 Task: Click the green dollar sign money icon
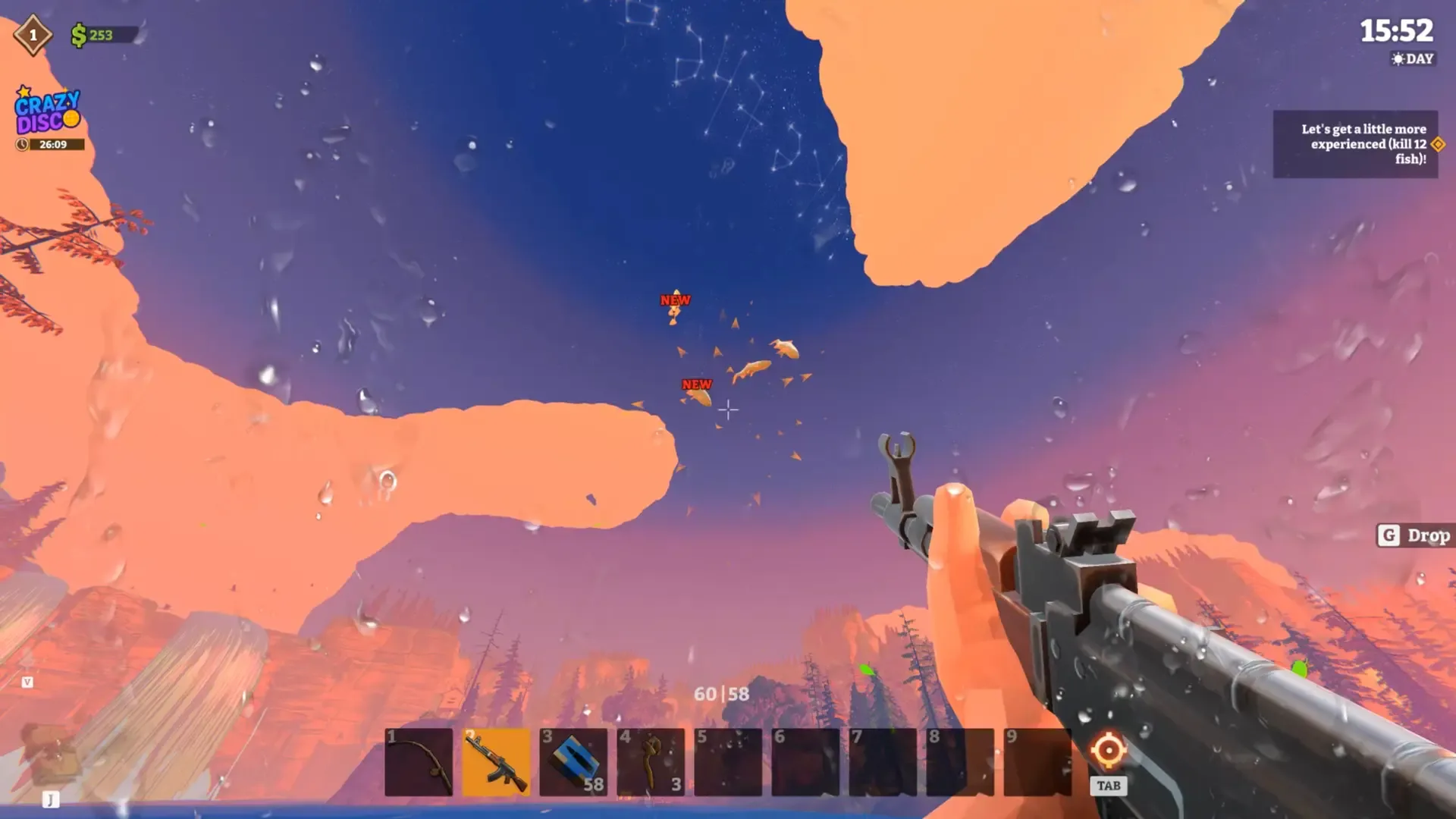point(80,34)
